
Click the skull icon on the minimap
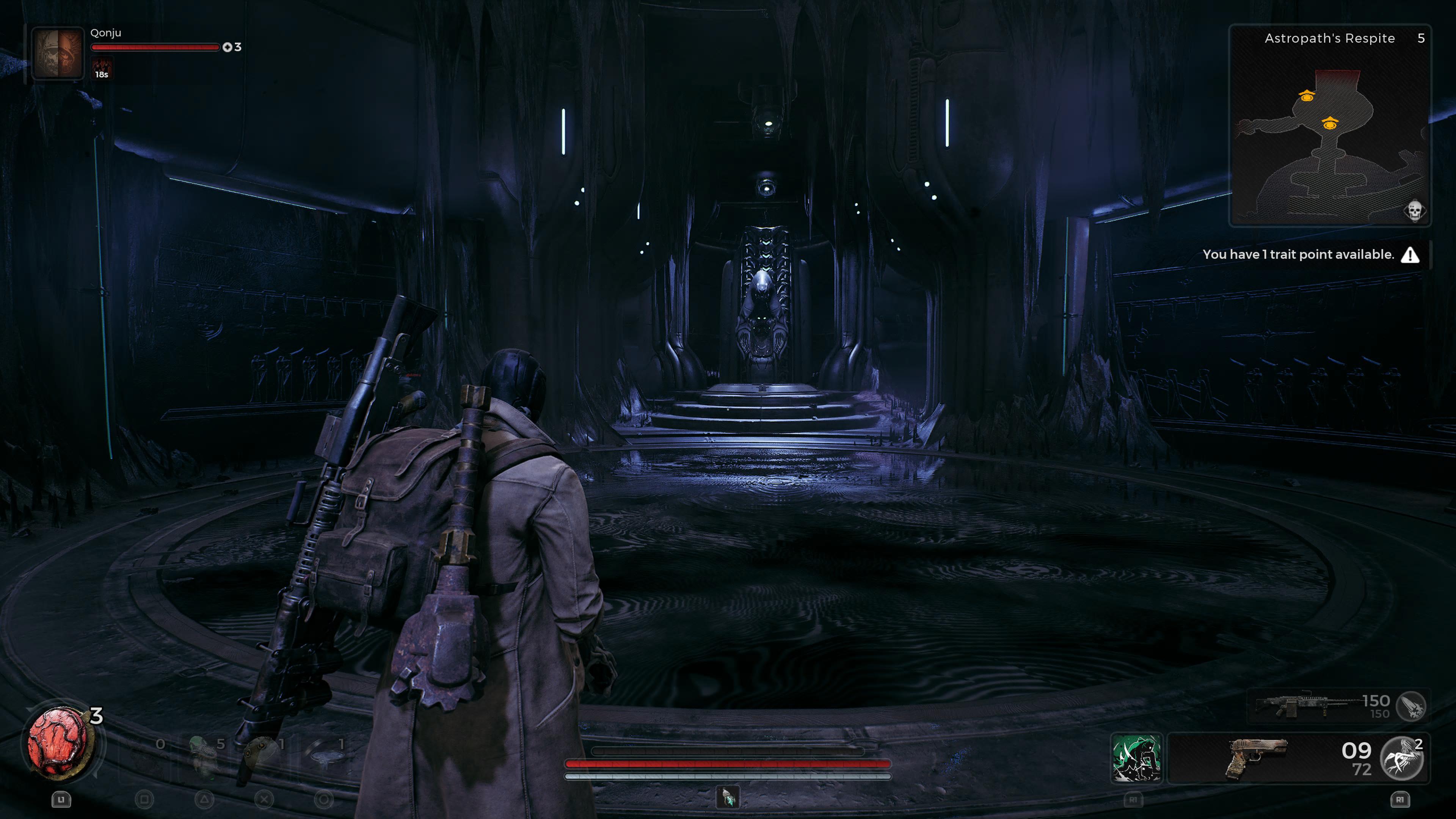pos(1414,211)
